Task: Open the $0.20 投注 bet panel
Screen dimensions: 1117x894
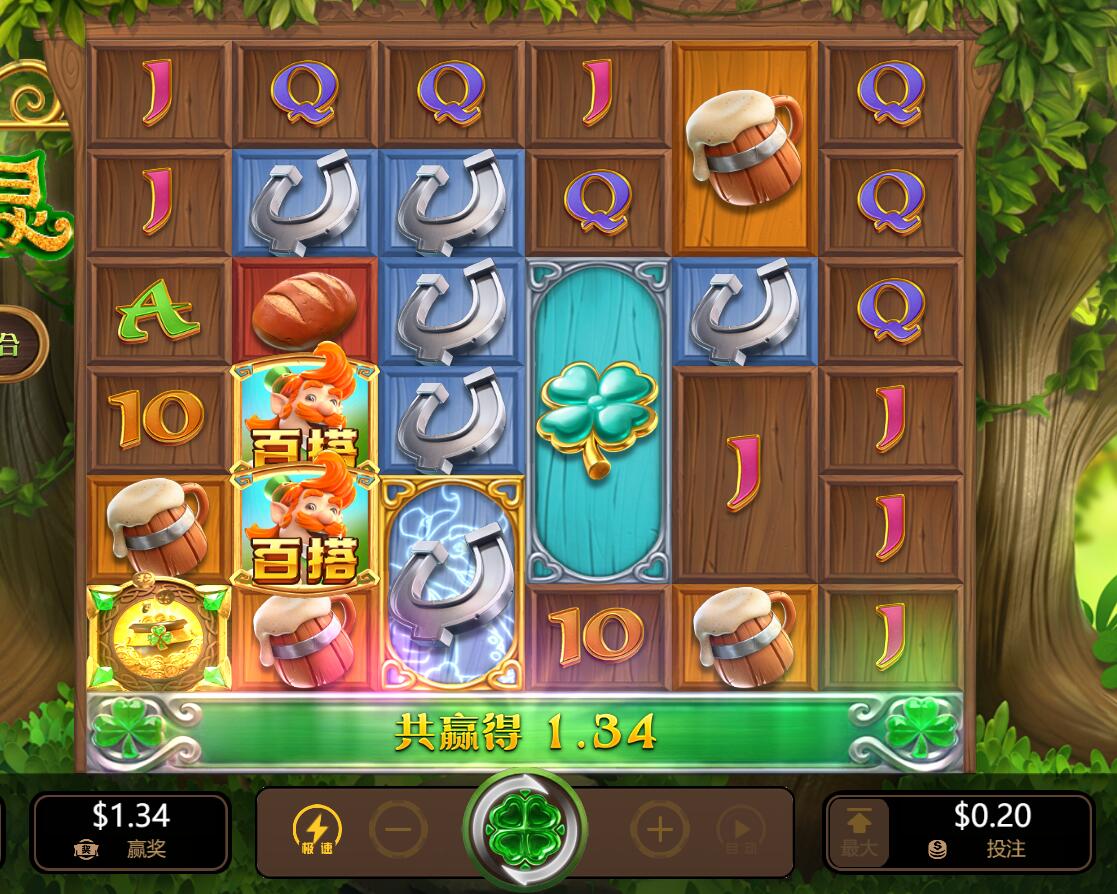Action: pos(990,831)
